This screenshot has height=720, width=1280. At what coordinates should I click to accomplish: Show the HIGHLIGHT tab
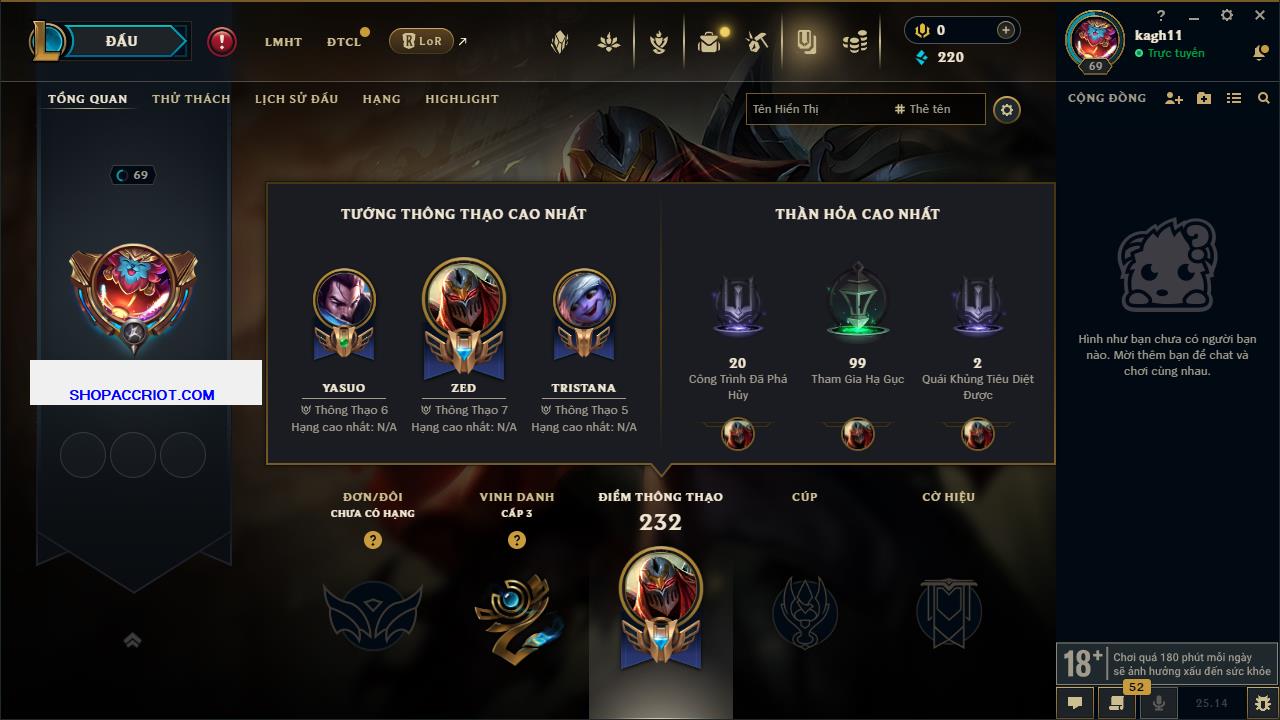(461, 99)
